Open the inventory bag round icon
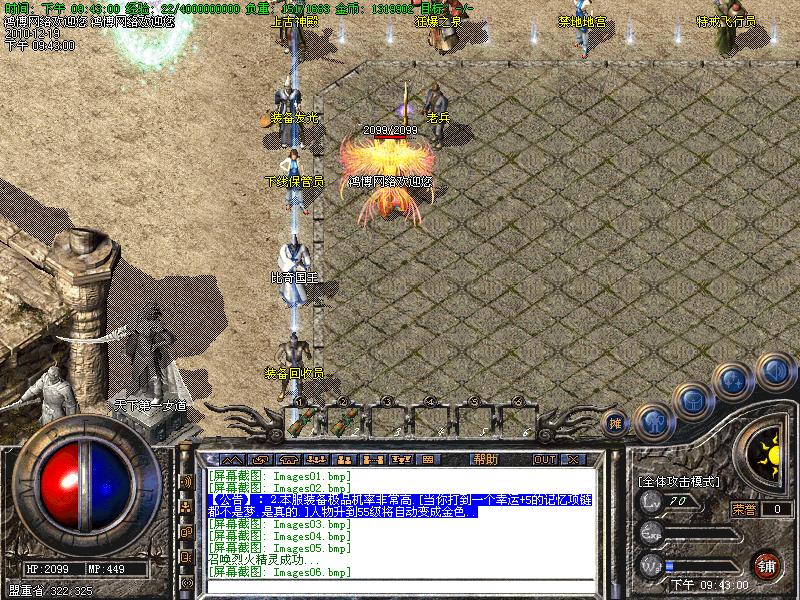800x600 pixels. [x=692, y=400]
